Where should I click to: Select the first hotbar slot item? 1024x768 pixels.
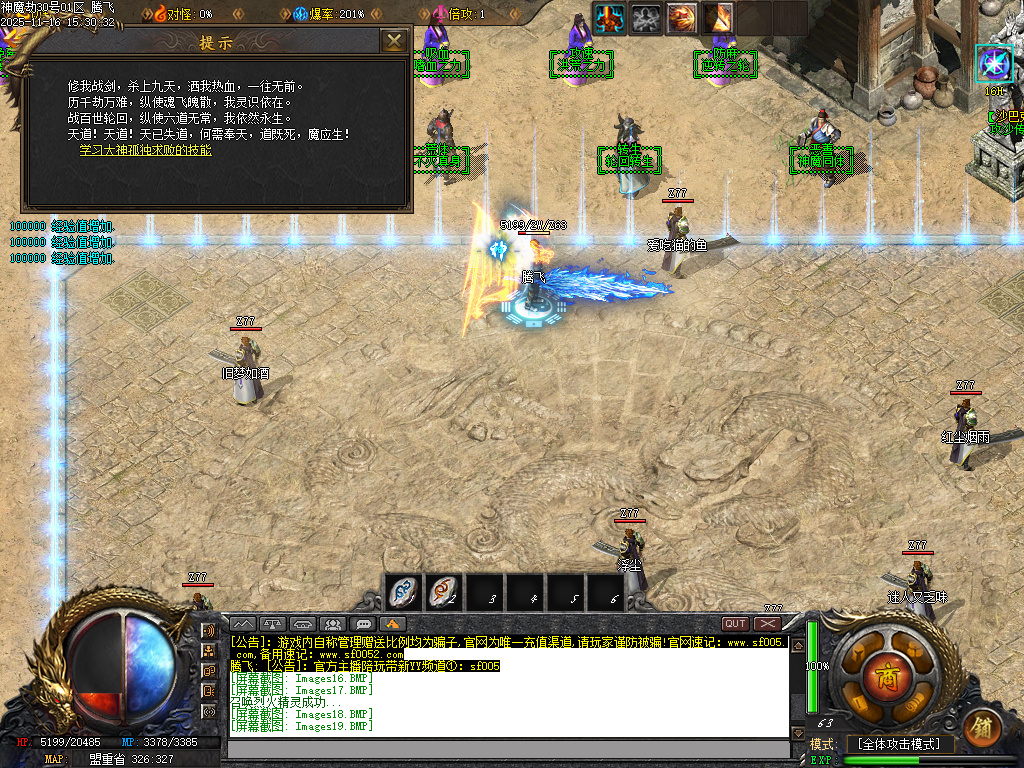(x=403, y=593)
